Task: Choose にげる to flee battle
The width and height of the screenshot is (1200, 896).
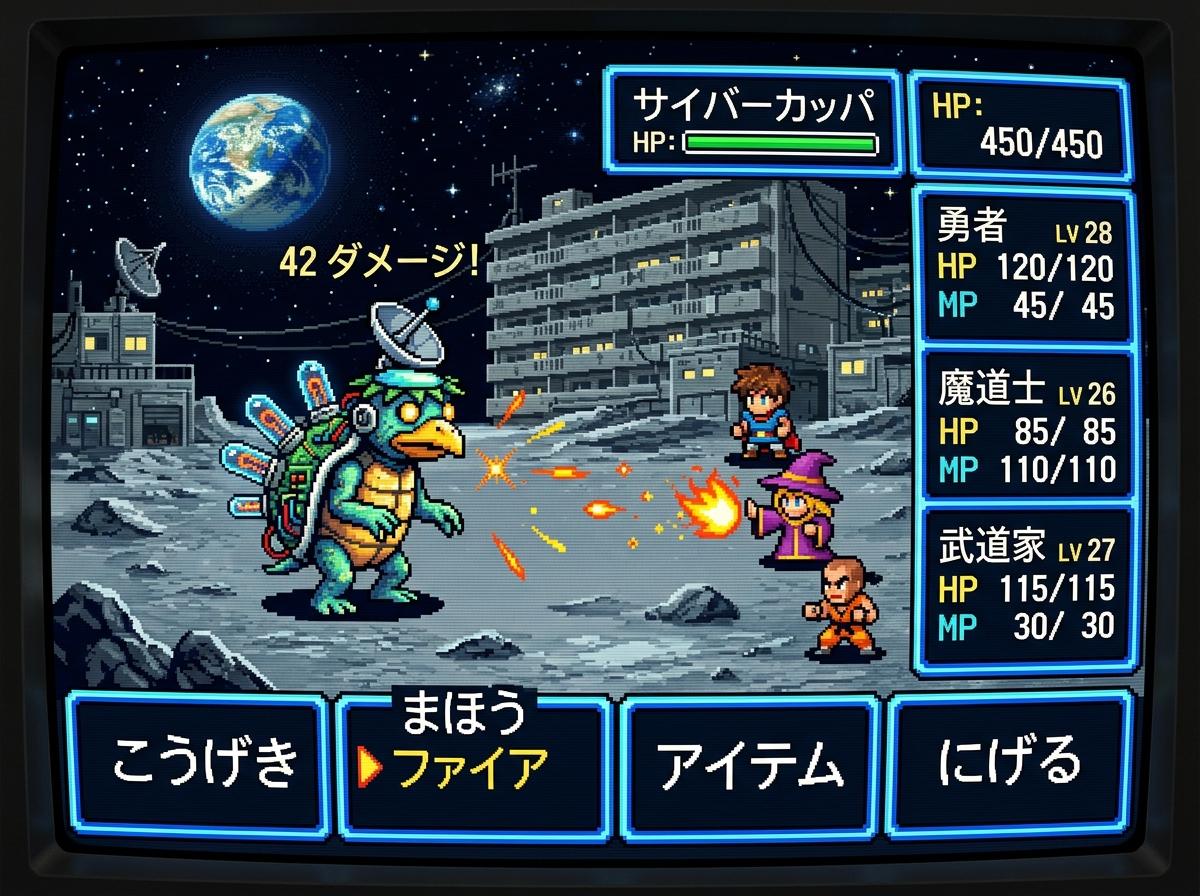Action: tap(1010, 762)
